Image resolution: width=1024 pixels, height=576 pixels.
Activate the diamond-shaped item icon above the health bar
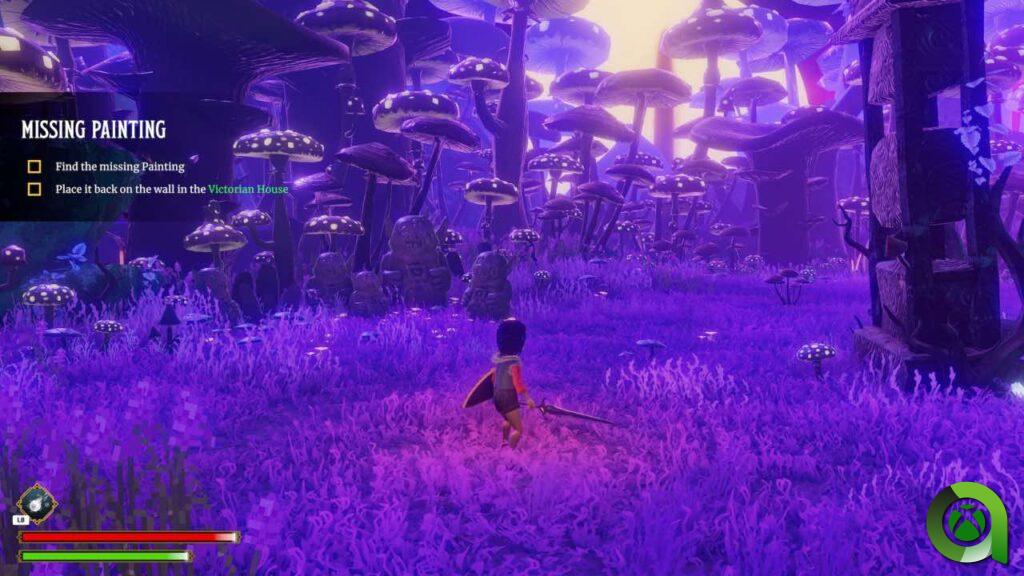coord(36,504)
